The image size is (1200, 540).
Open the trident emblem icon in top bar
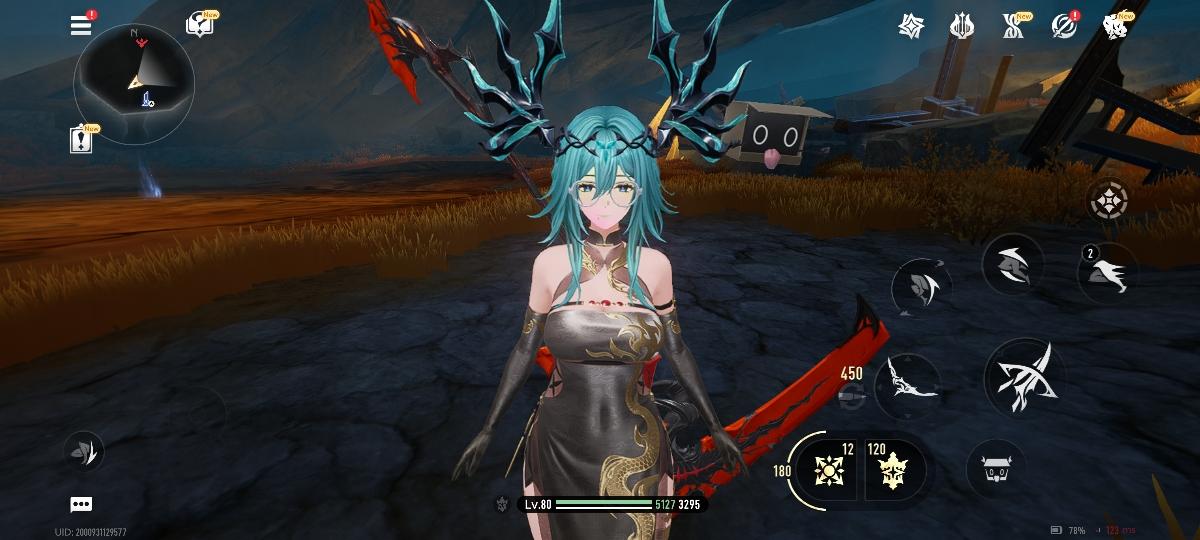tap(962, 26)
